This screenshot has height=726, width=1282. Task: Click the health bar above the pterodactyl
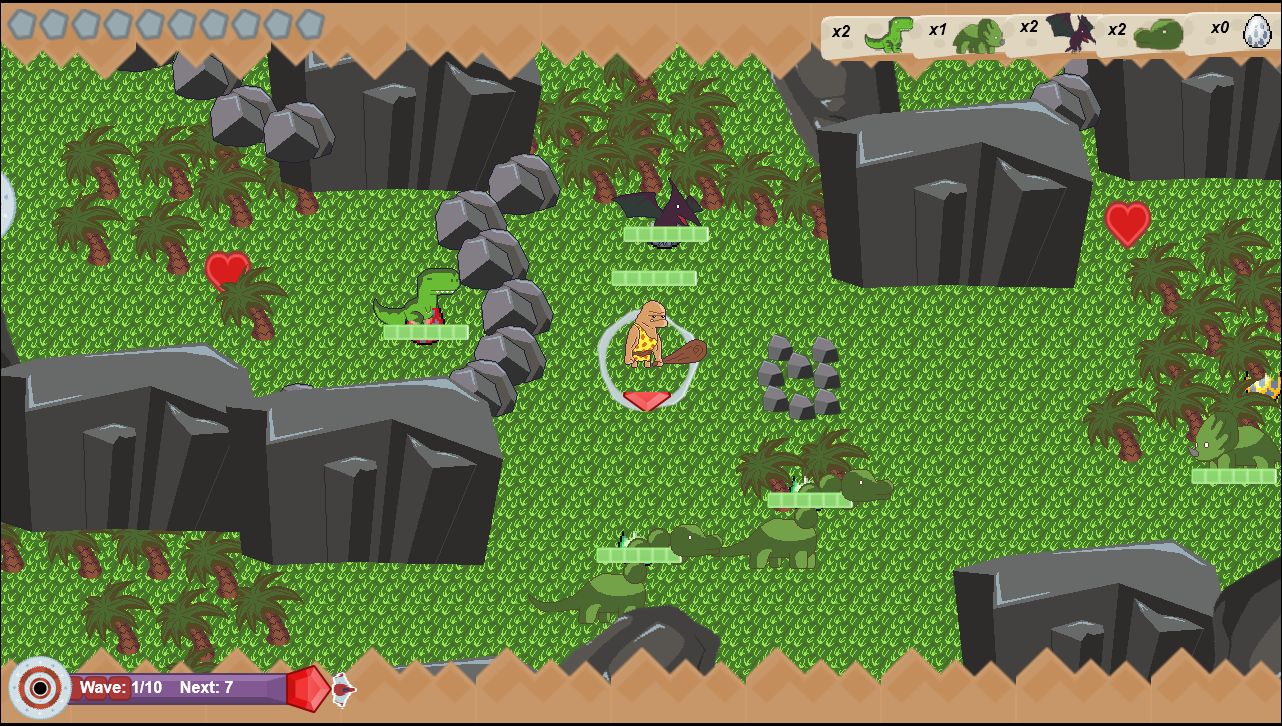[x=665, y=234]
